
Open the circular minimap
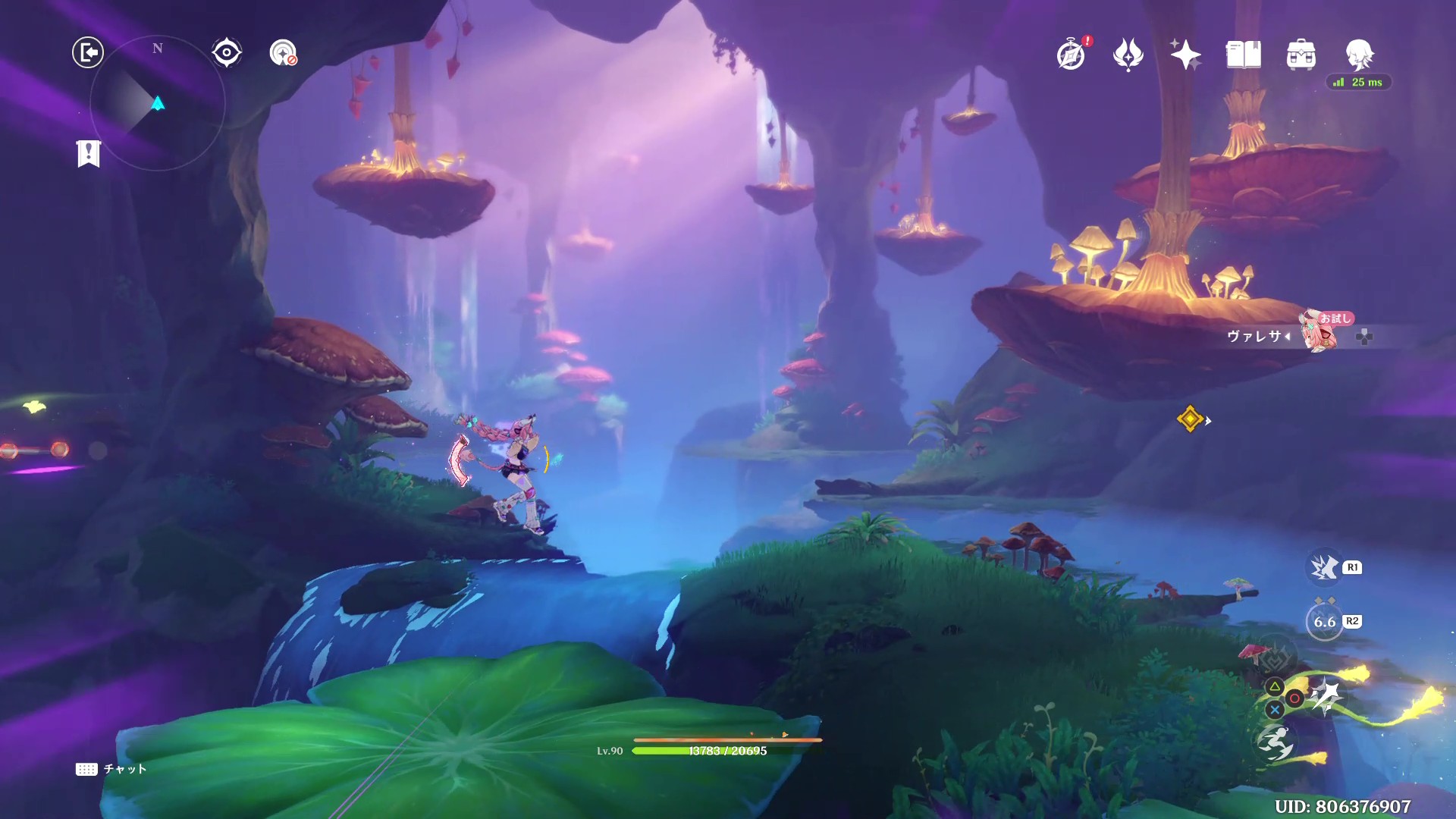158,103
